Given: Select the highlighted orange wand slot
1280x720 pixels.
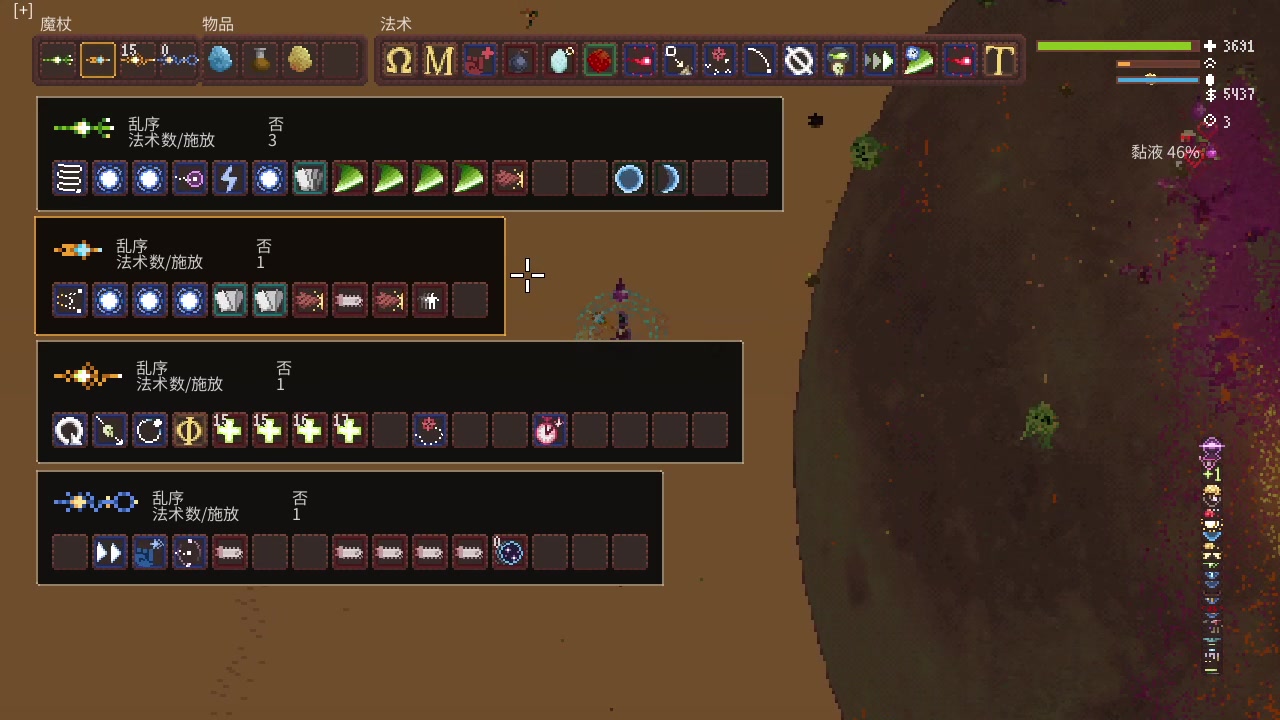Looking at the screenshot, I should pyautogui.click(x=98, y=61).
